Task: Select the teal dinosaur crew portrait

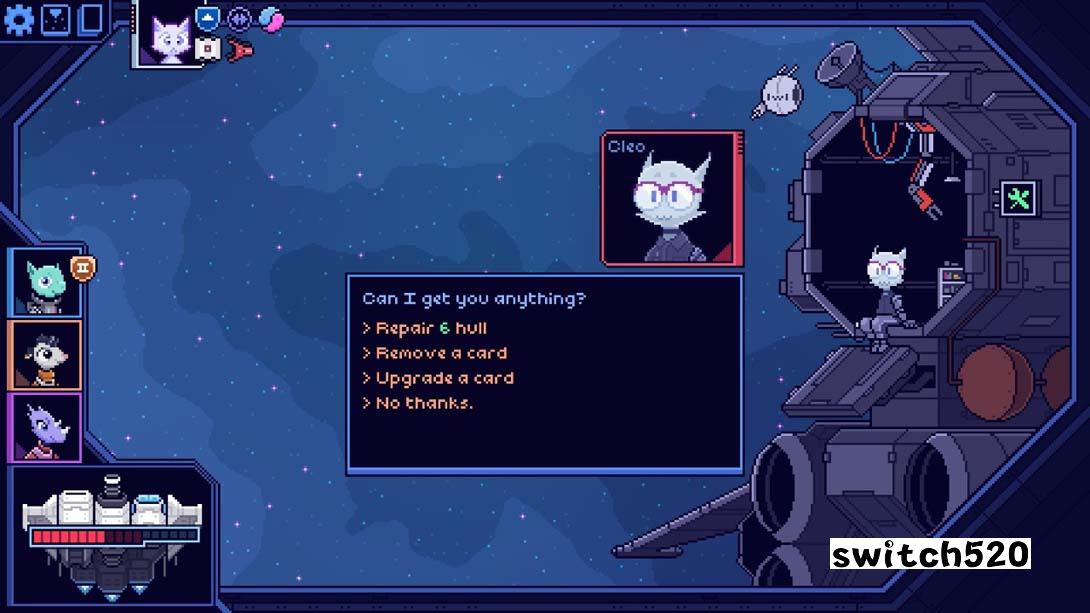Action: click(x=46, y=283)
